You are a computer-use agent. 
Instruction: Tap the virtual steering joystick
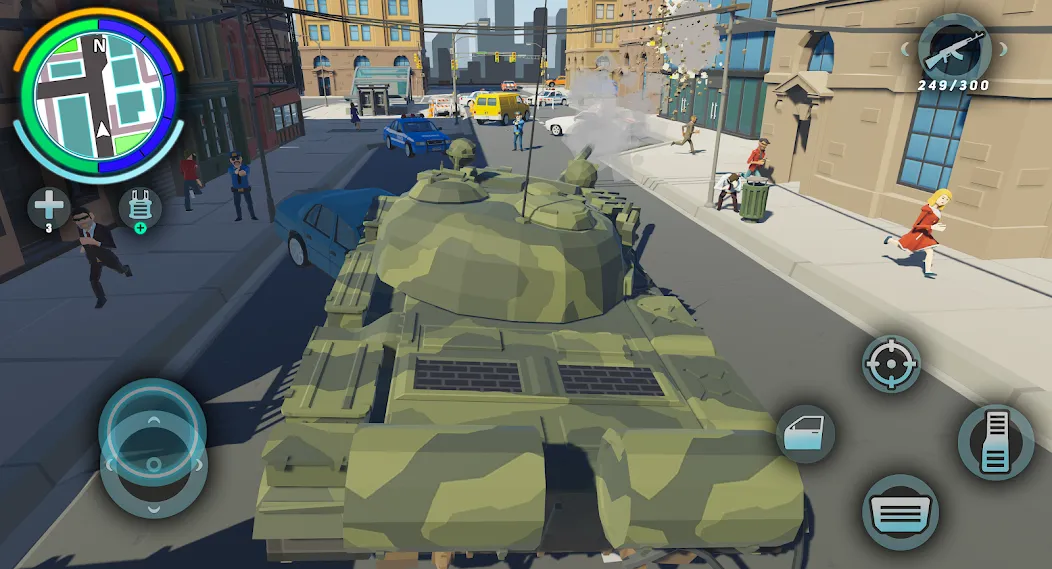[153, 445]
